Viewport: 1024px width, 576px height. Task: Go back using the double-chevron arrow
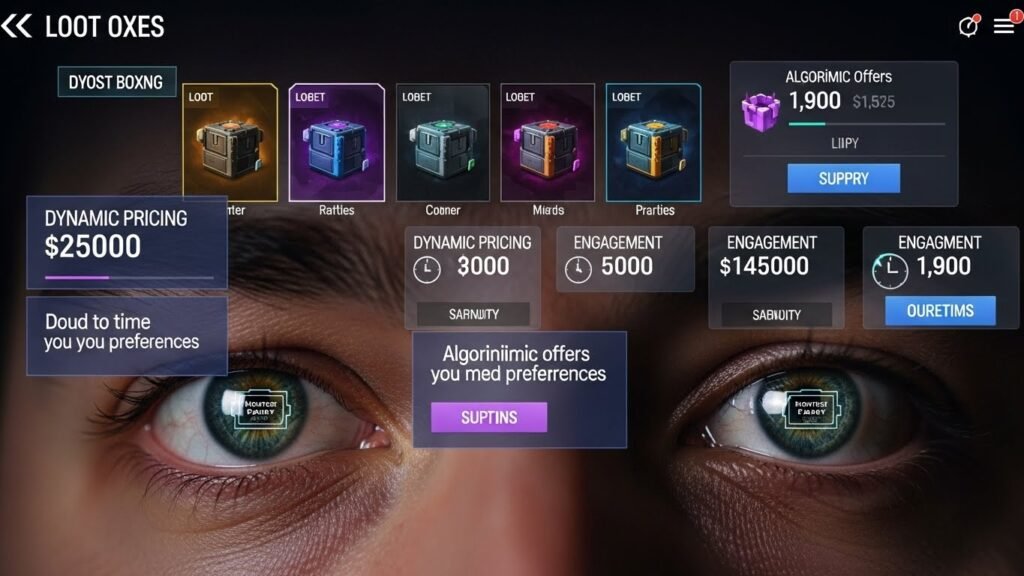point(17,26)
